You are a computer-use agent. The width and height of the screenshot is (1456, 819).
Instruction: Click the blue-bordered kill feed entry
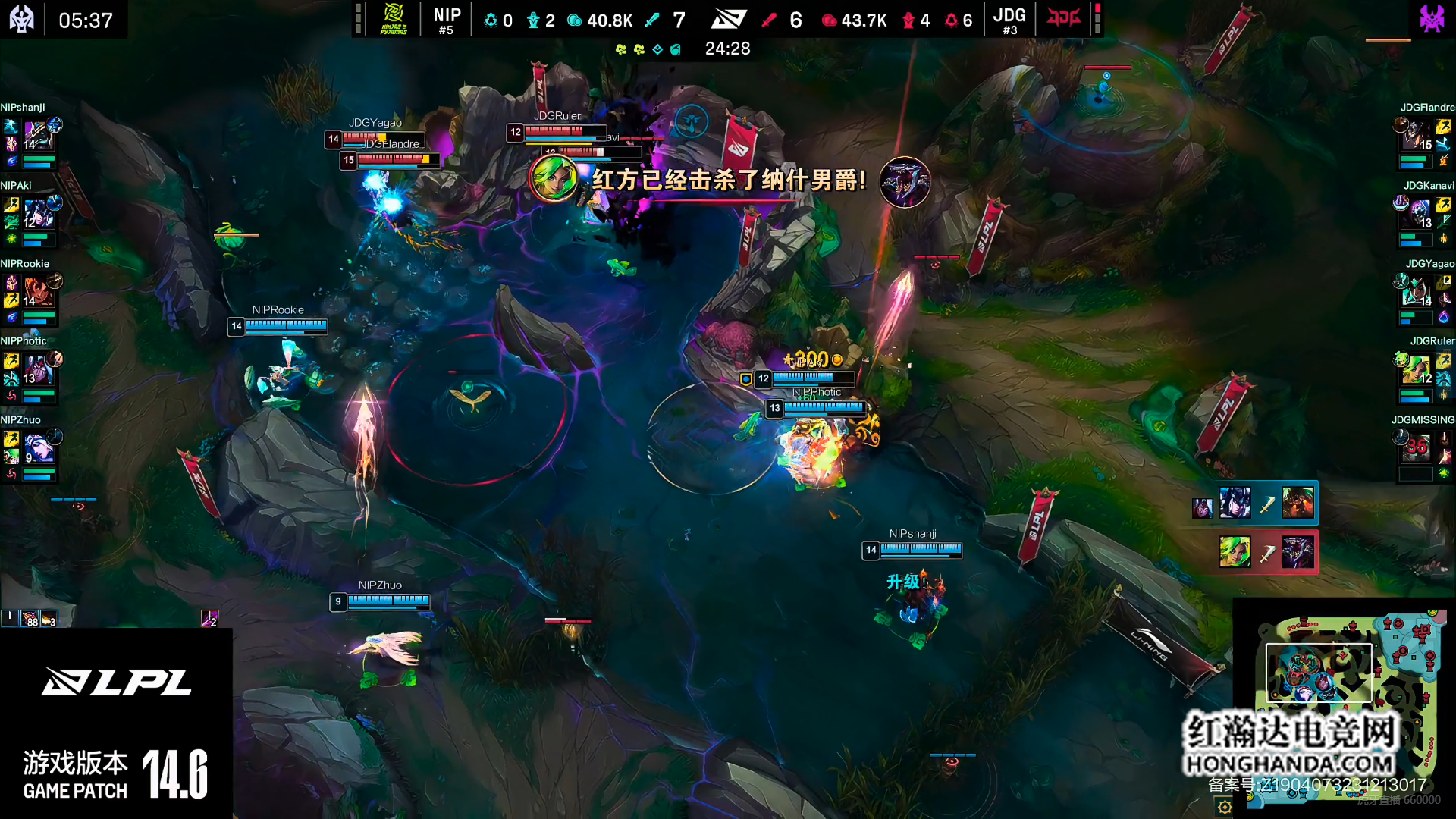[x=1256, y=504]
